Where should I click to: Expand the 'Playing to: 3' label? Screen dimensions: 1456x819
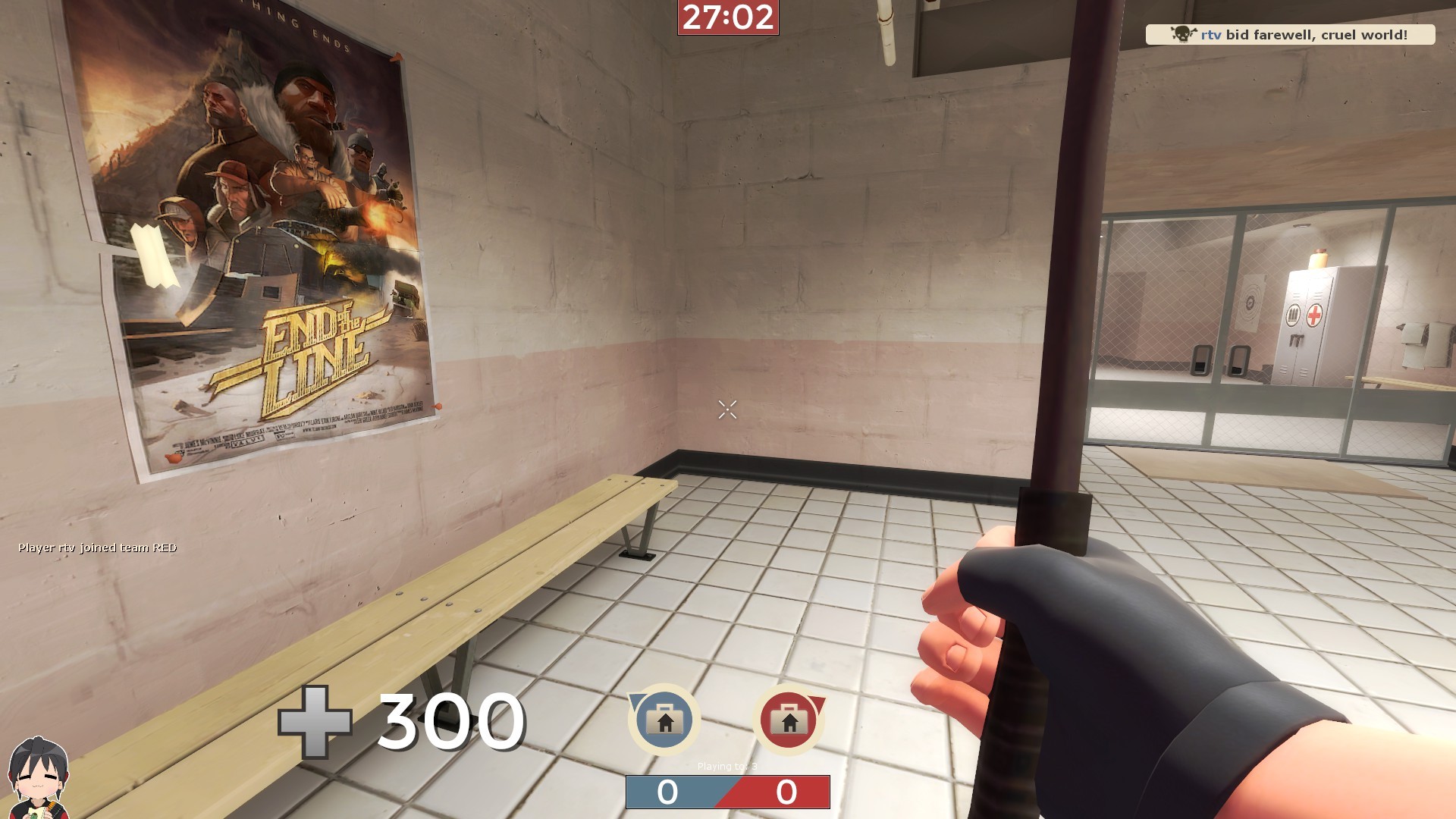click(727, 767)
